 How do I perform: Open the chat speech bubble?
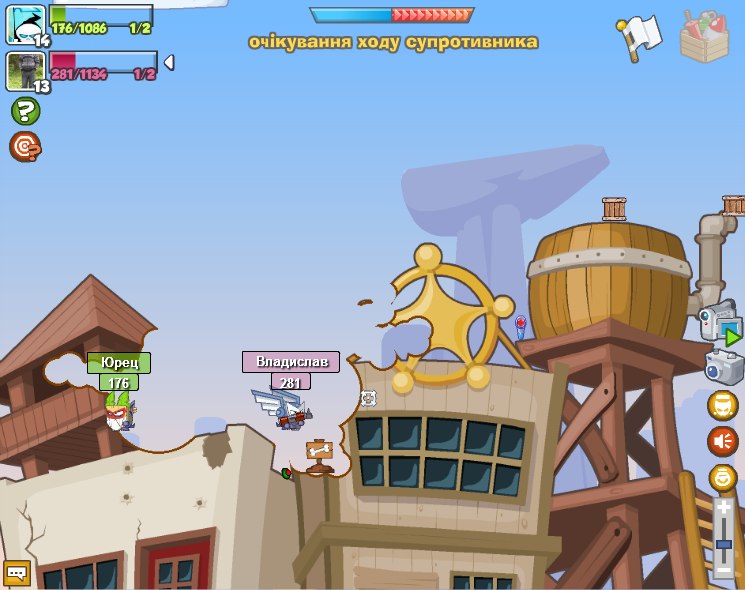(x=17, y=573)
